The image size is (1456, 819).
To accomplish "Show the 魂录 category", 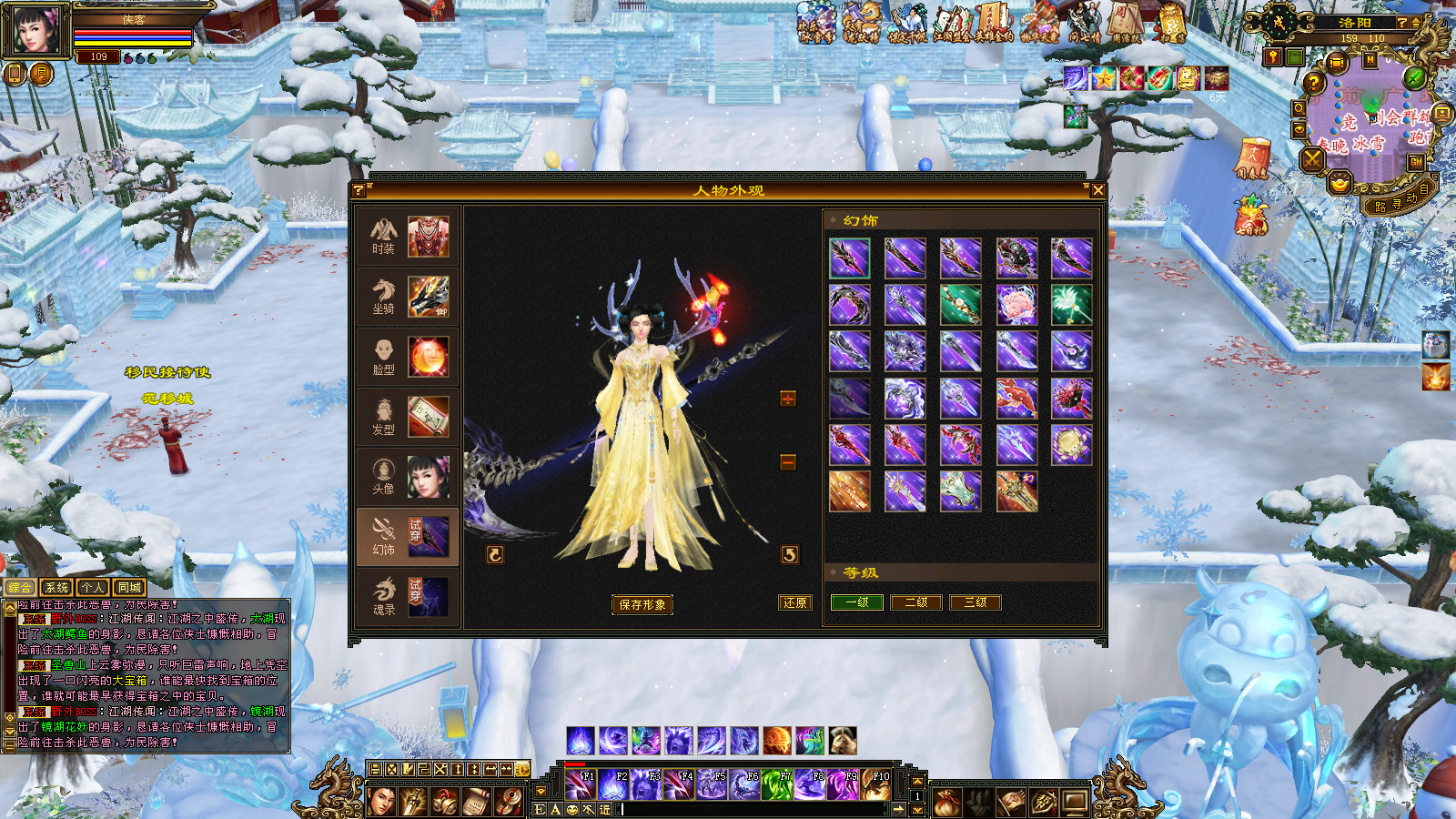I will [x=407, y=597].
